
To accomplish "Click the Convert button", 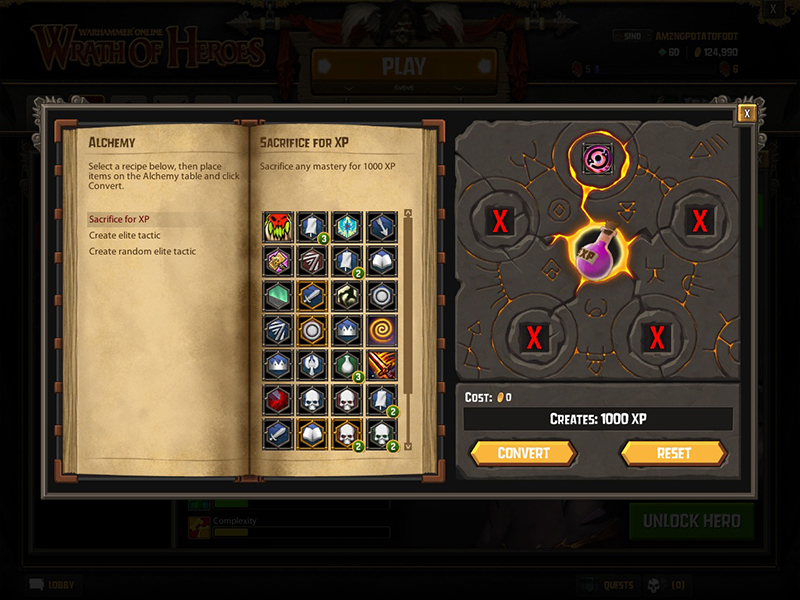I will click(523, 453).
